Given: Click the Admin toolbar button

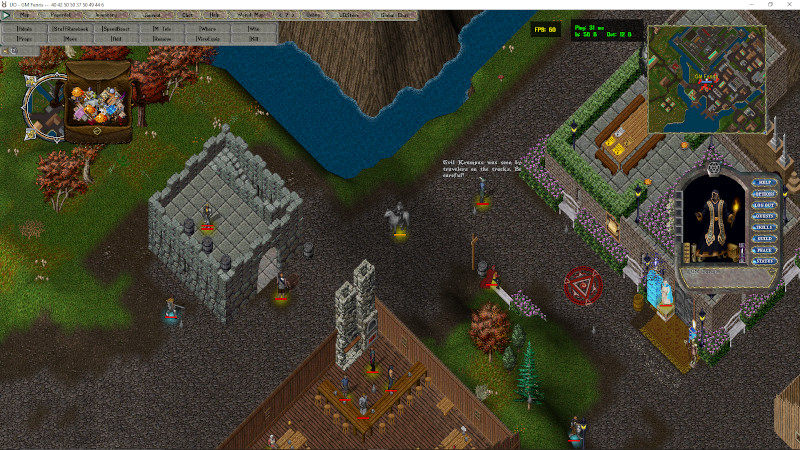Looking at the screenshot, I should pyautogui.click(x=24, y=29).
